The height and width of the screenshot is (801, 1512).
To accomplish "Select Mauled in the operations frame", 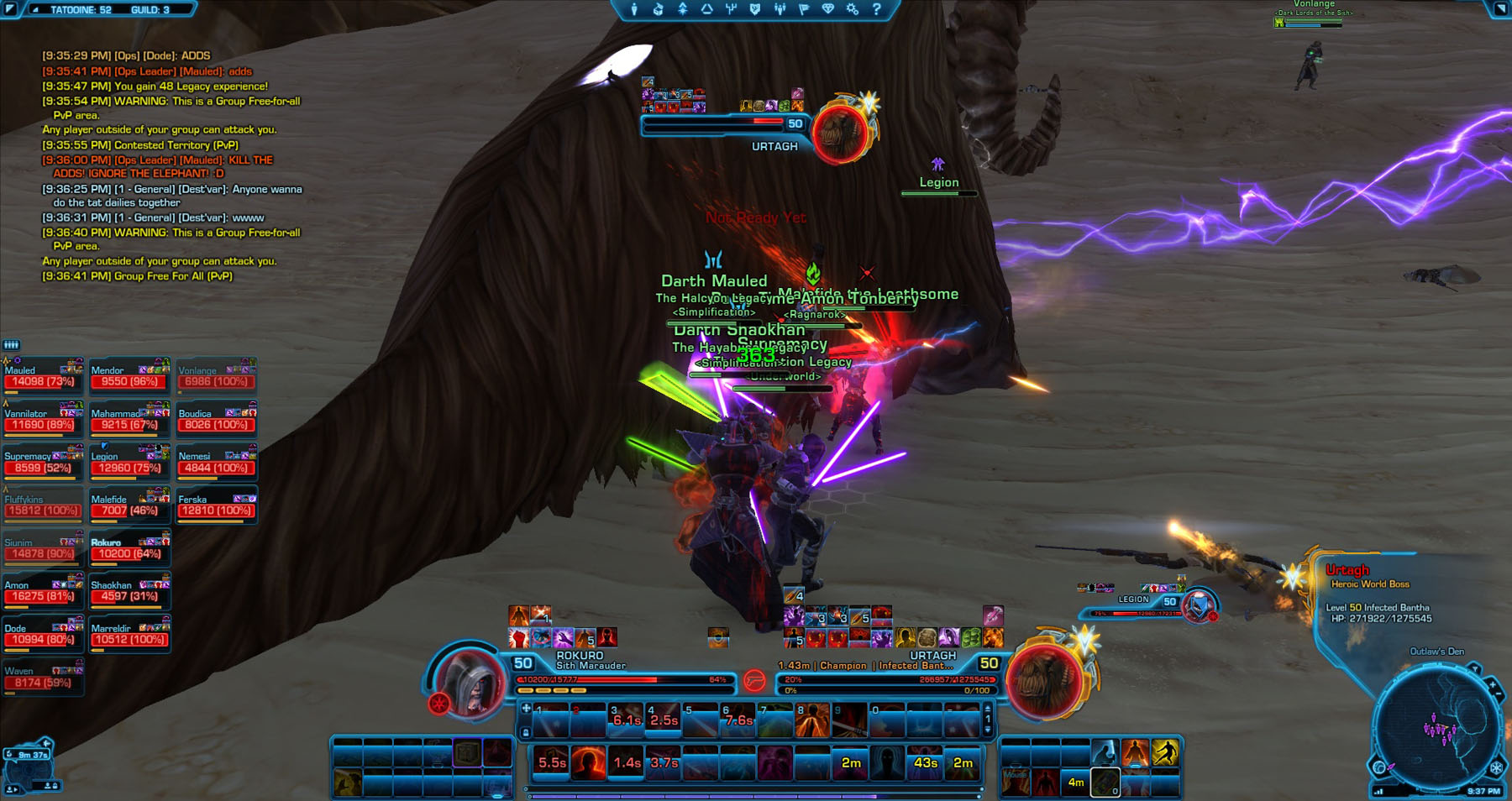I will 42,376.
